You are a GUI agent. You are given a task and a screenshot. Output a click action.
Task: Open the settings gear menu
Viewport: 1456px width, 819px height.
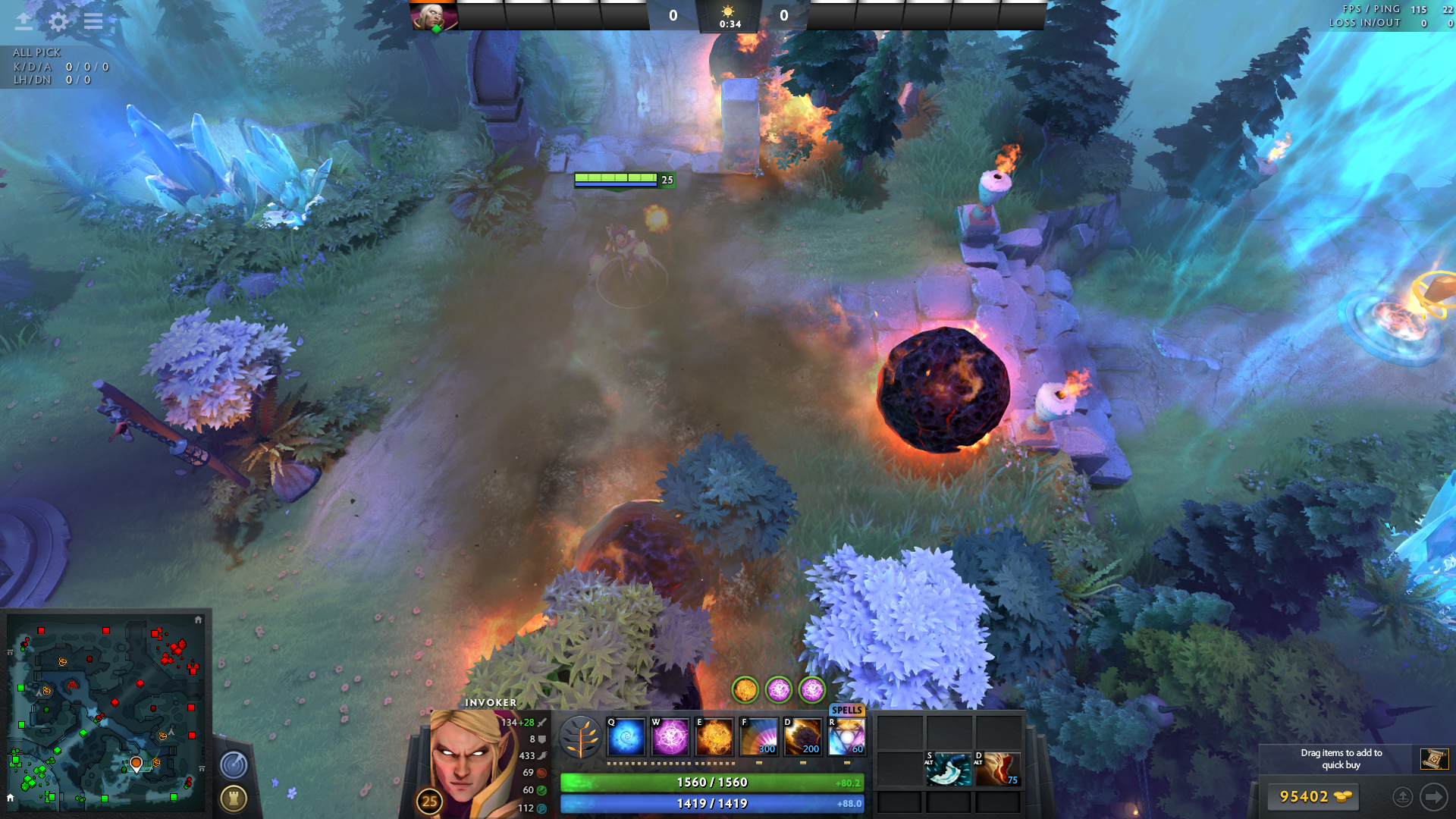(x=58, y=21)
